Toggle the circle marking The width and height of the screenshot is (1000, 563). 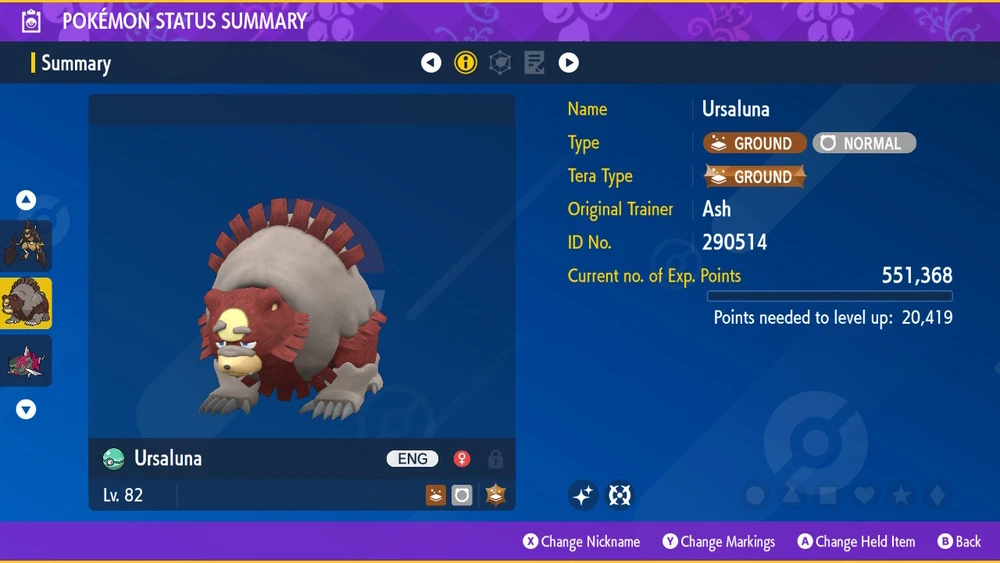756,495
